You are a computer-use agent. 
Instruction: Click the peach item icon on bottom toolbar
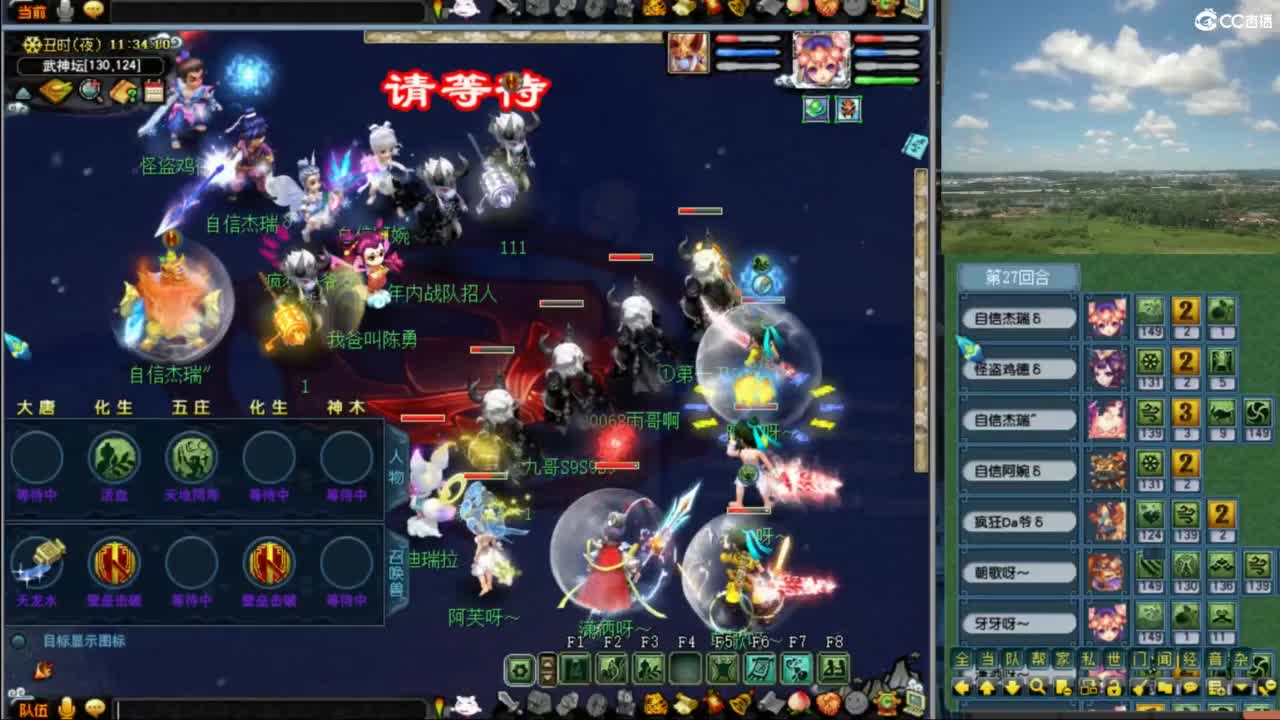[x=797, y=702]
